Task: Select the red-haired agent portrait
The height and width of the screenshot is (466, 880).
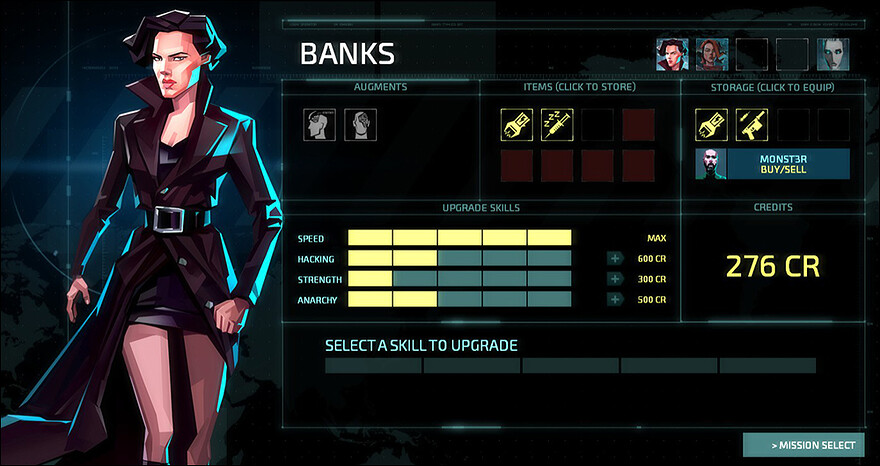Action: click(712, 54)
